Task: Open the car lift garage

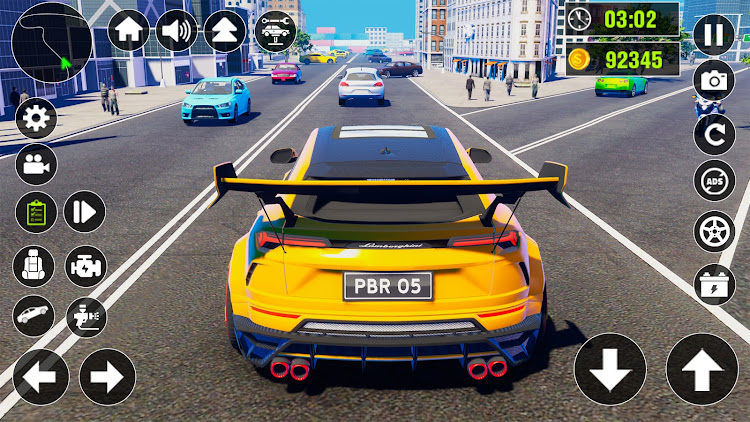Action: pos(273,30)
